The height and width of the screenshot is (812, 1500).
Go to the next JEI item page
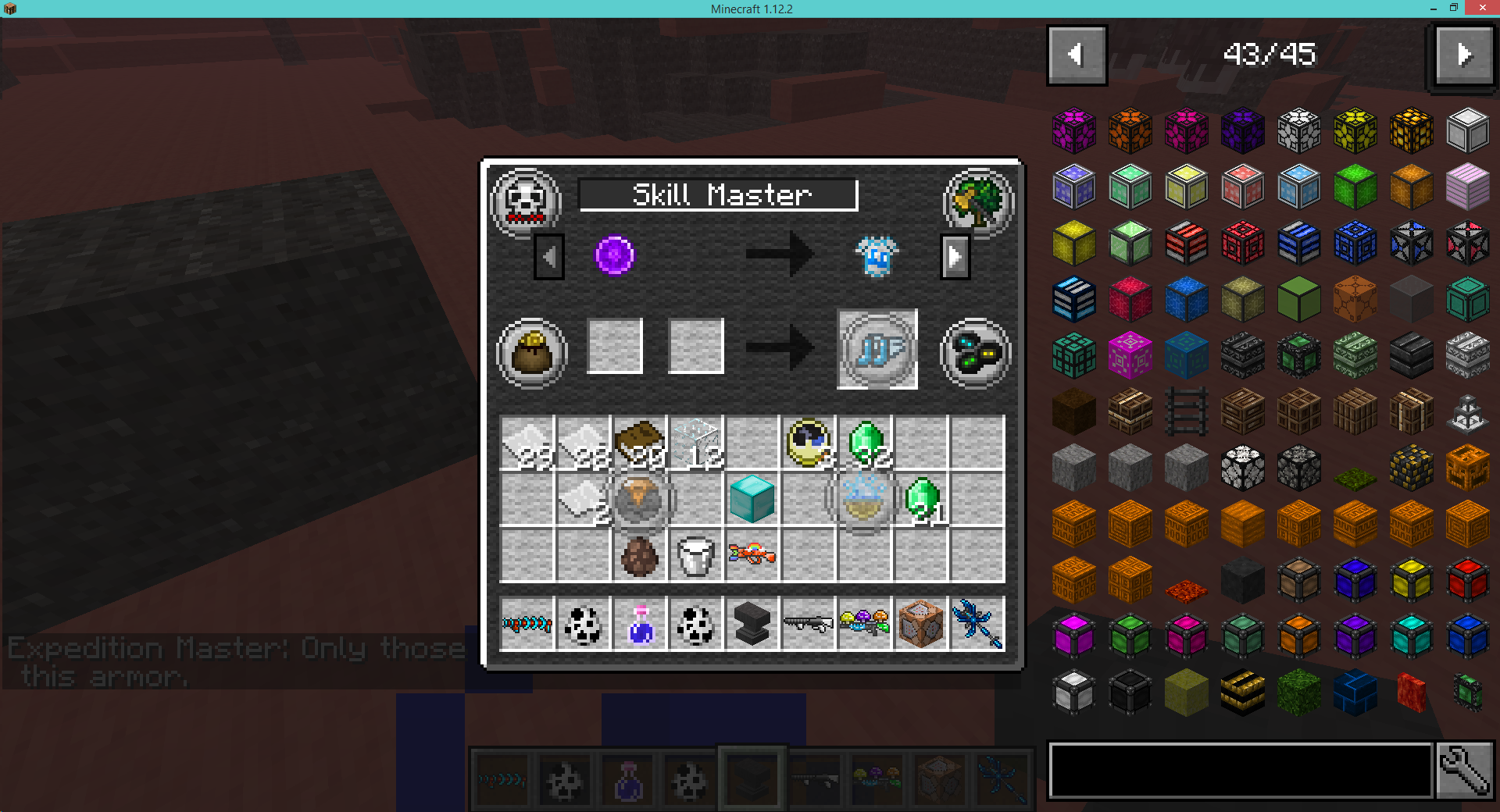[1462, 55]
